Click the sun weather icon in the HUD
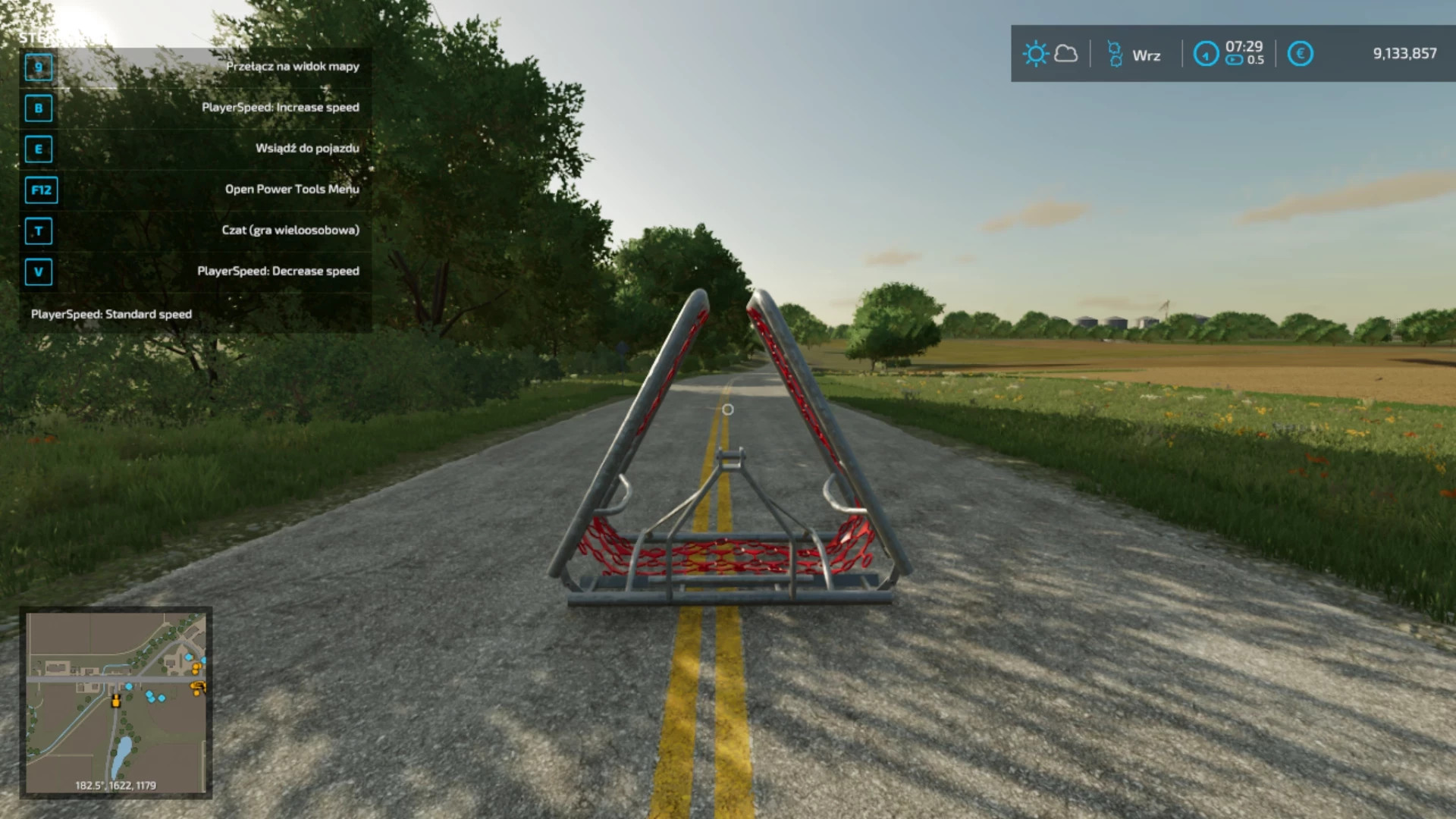This screenshot has height=819, width=1456. (1036, 54)
